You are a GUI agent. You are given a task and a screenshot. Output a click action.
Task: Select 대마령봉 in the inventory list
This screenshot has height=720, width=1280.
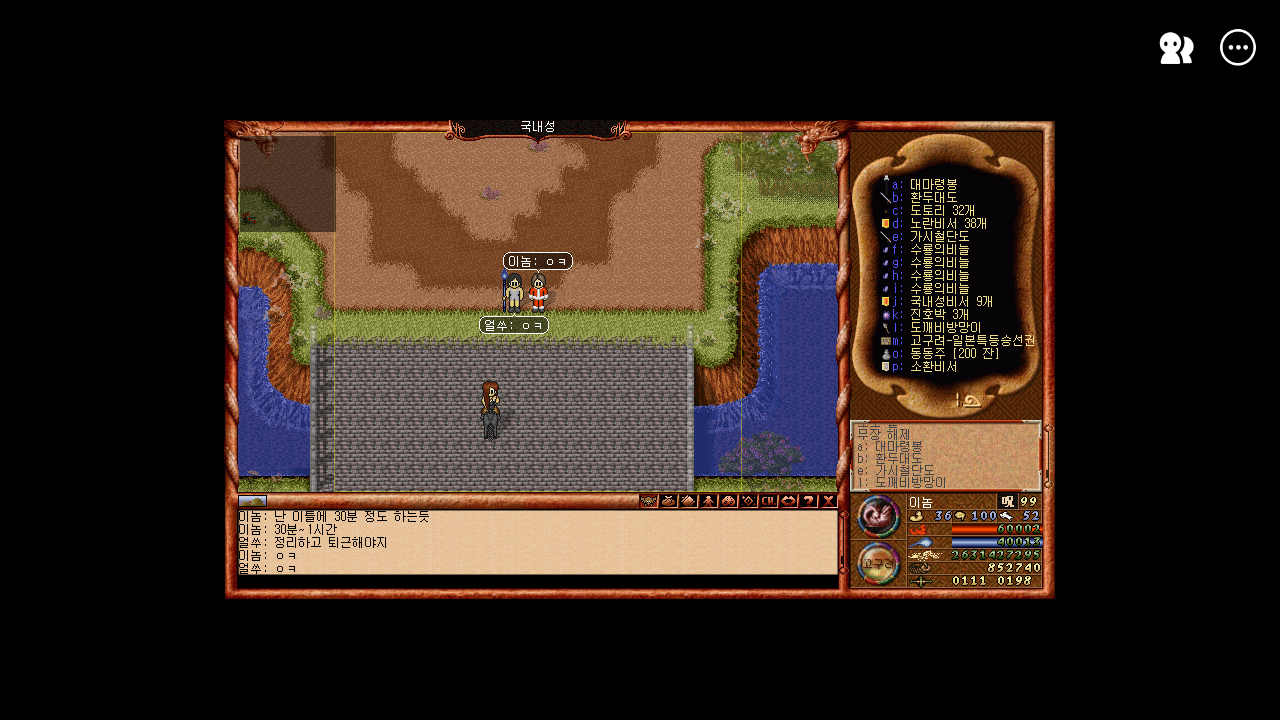(933, 185)
